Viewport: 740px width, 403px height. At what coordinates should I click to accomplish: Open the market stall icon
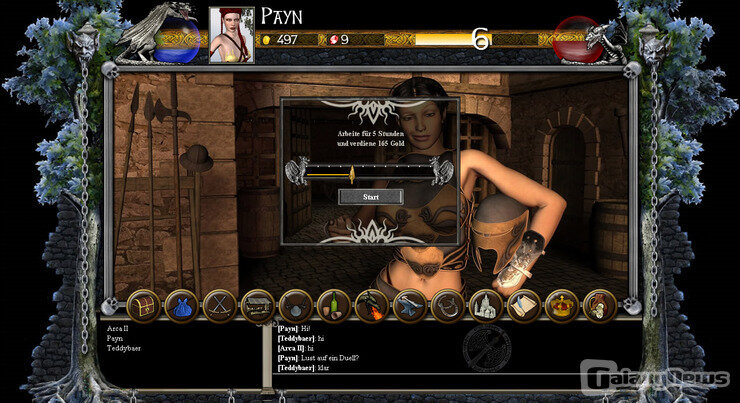[258, 306]
